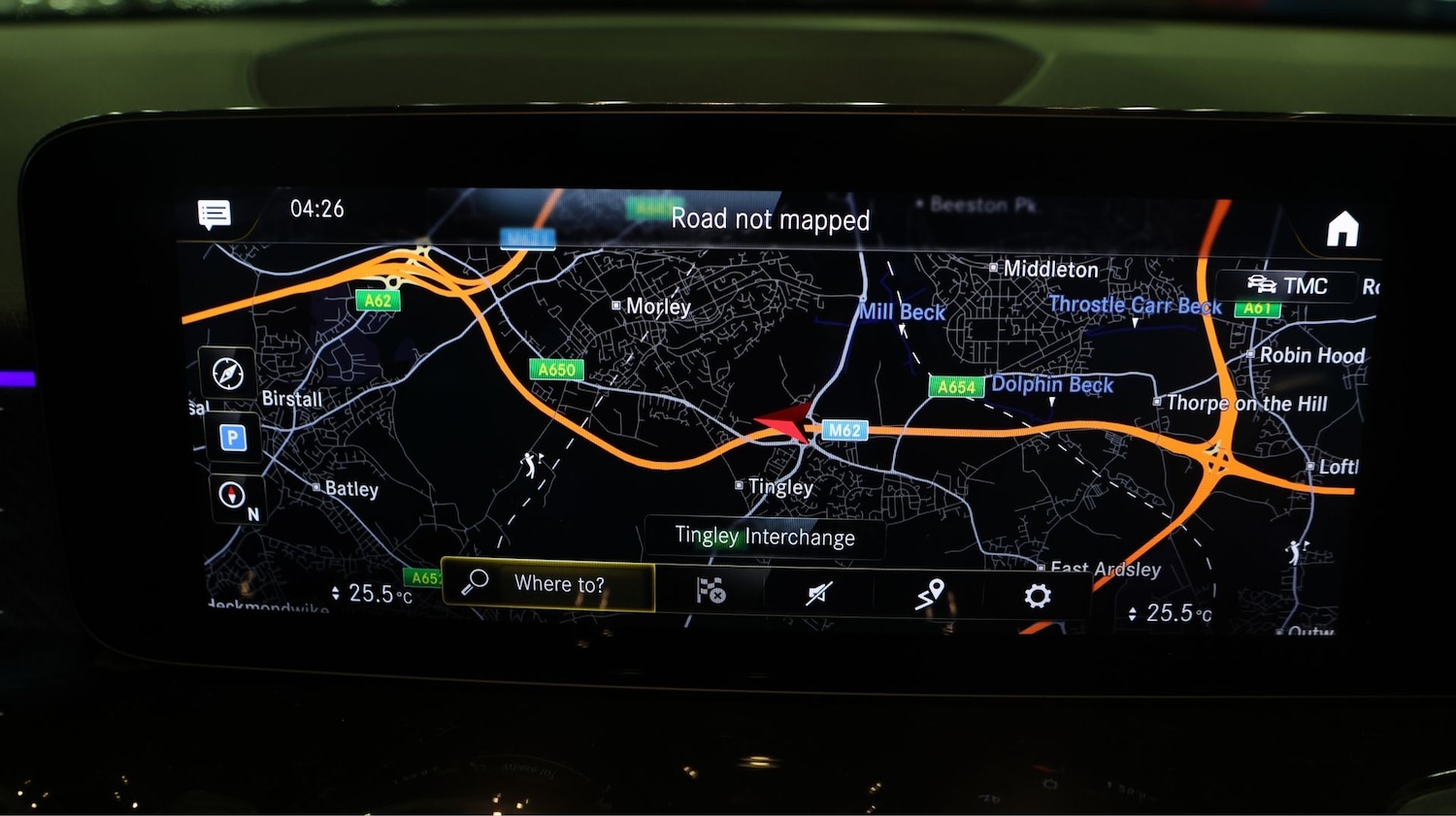Image resolution: width=1456 pixels, height=816 pixels.
Task: Show parking options with the P button
Action: pos(232,438)
